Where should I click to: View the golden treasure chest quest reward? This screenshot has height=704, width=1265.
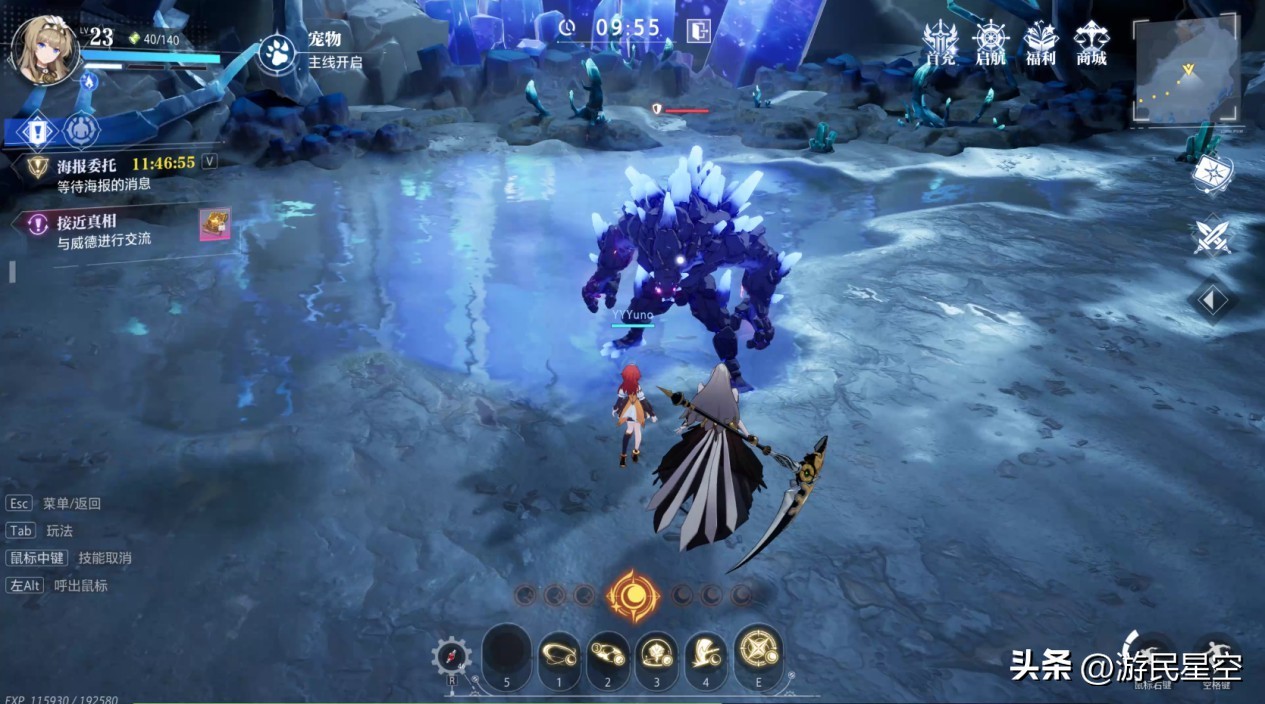tap(215, 224)
